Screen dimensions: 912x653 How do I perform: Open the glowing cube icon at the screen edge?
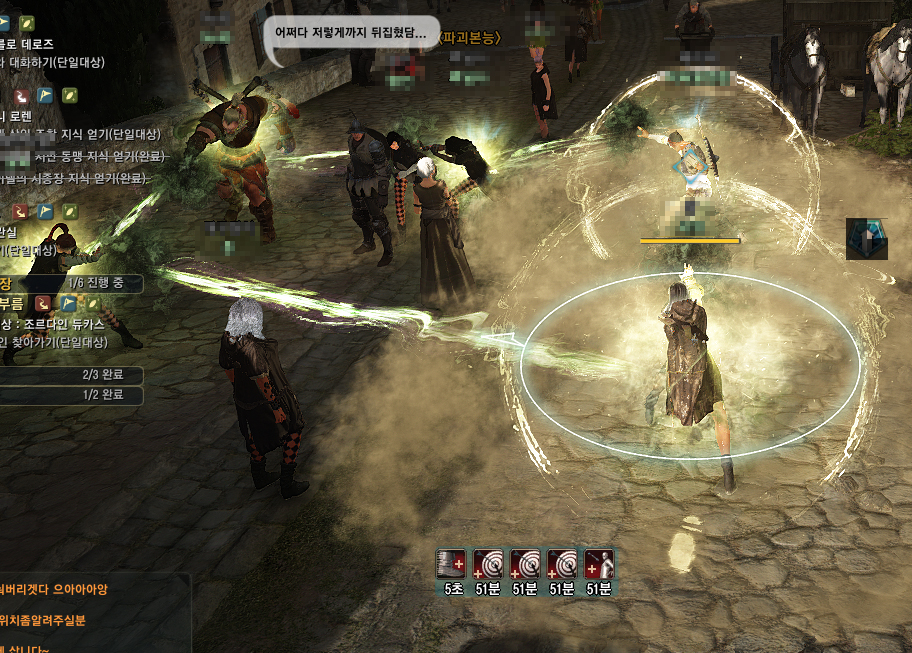tap(866, 239)
